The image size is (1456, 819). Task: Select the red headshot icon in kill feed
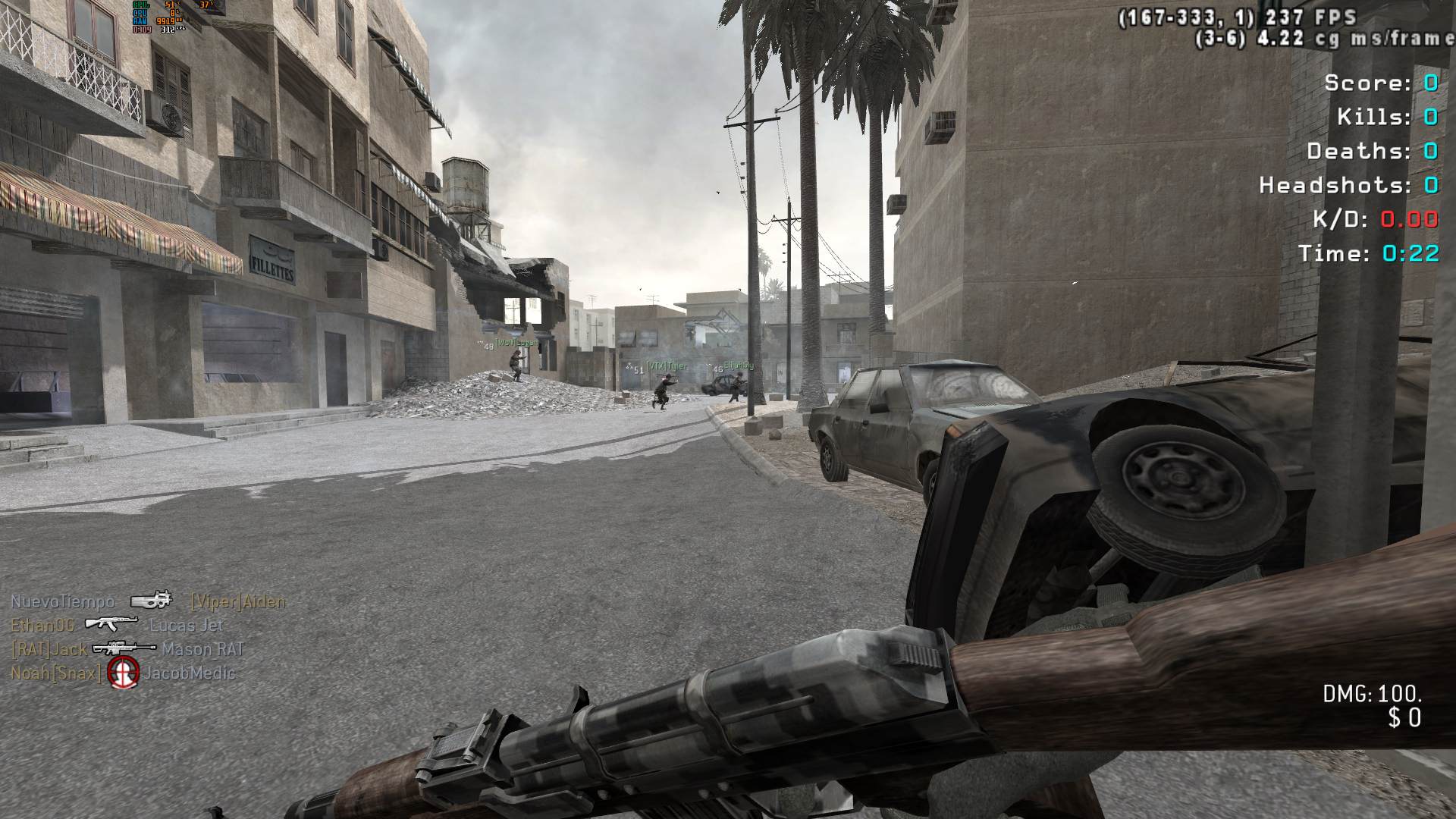point(123,673)
